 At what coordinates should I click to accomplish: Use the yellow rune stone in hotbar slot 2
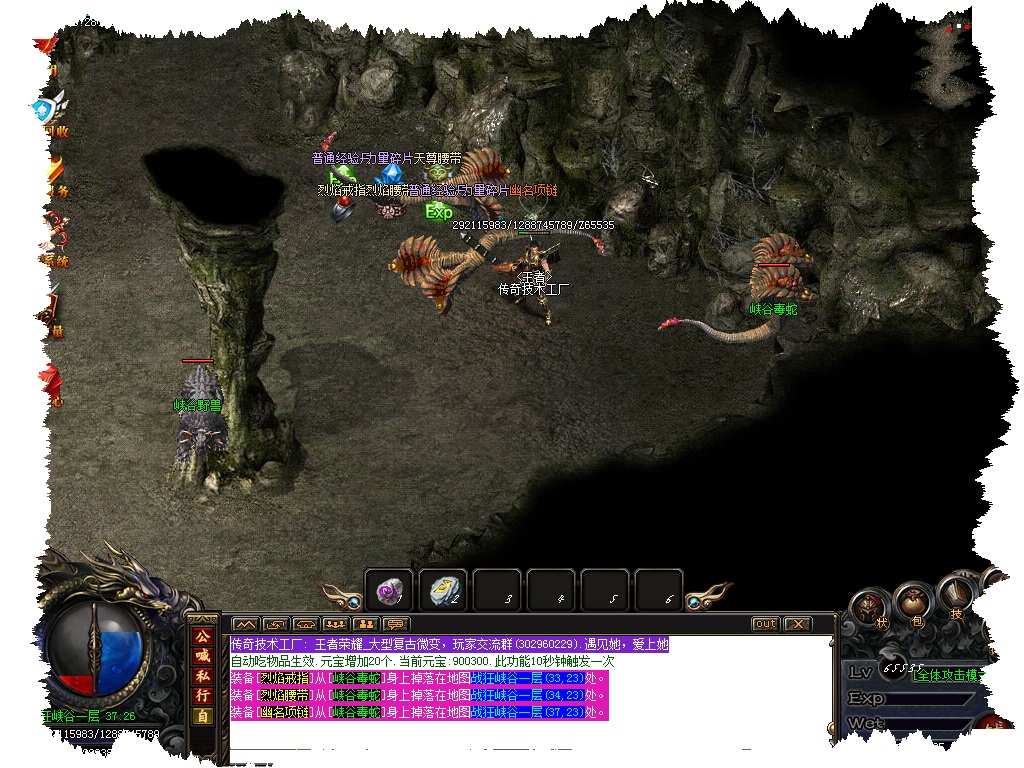tap(442, 591)
